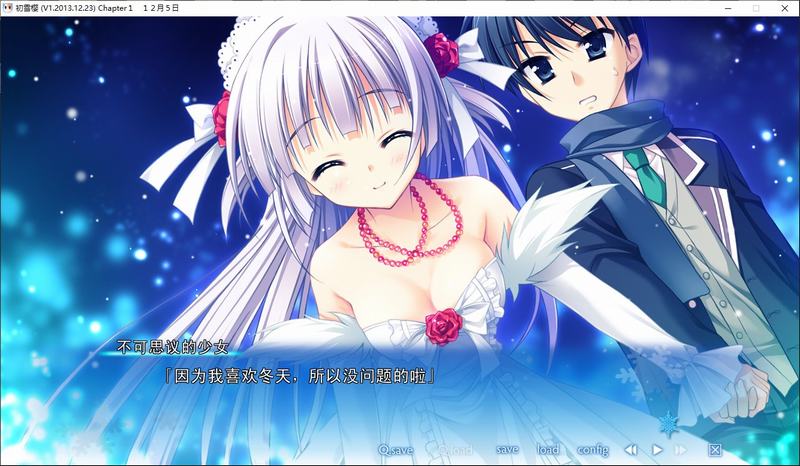The height and width of the screenshot is (466, 800).
Task: Hide the text box with the X icon
Action: [715, 450]
